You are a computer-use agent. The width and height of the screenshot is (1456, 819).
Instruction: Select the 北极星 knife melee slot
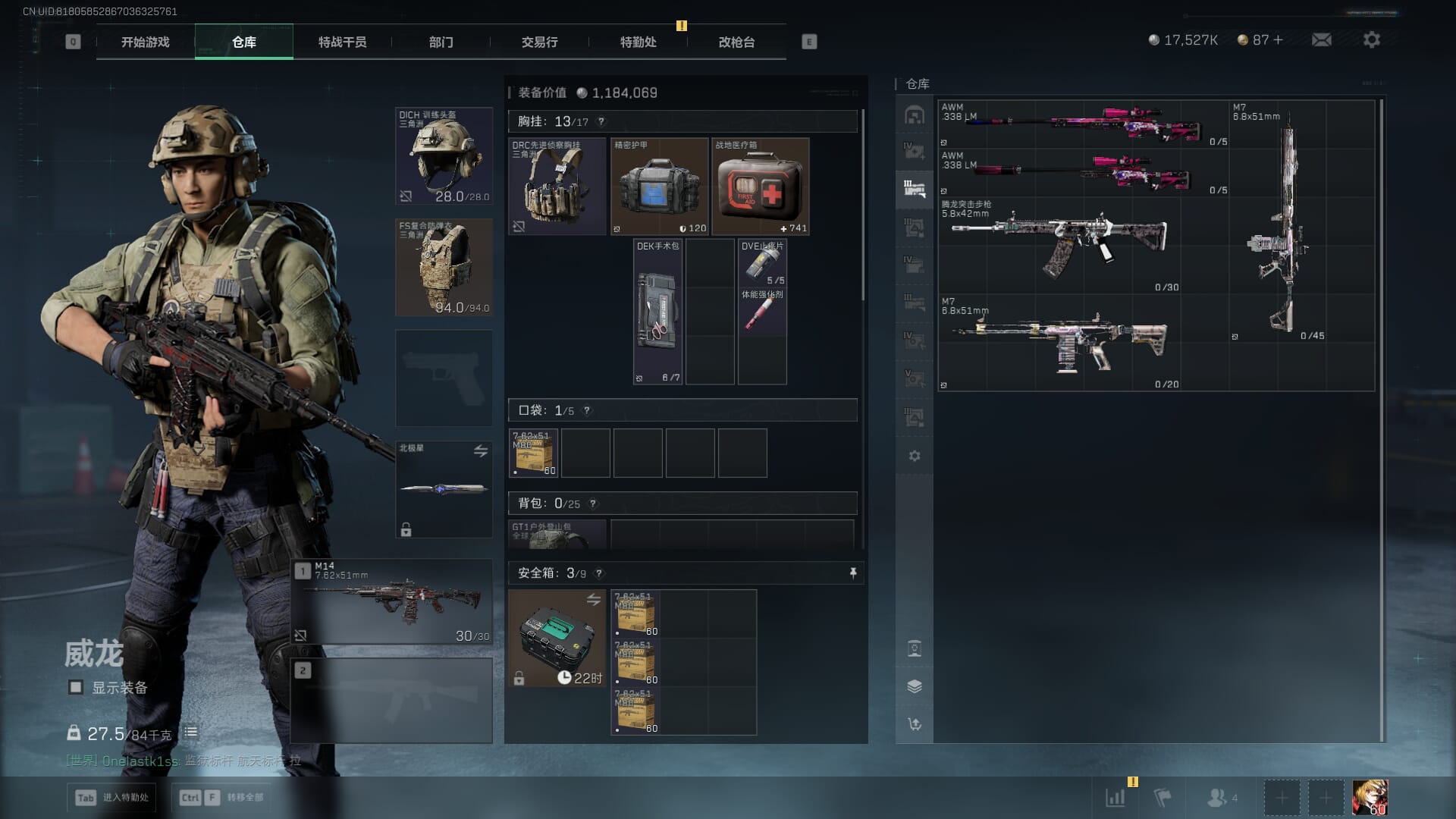(x=444, y=489)
